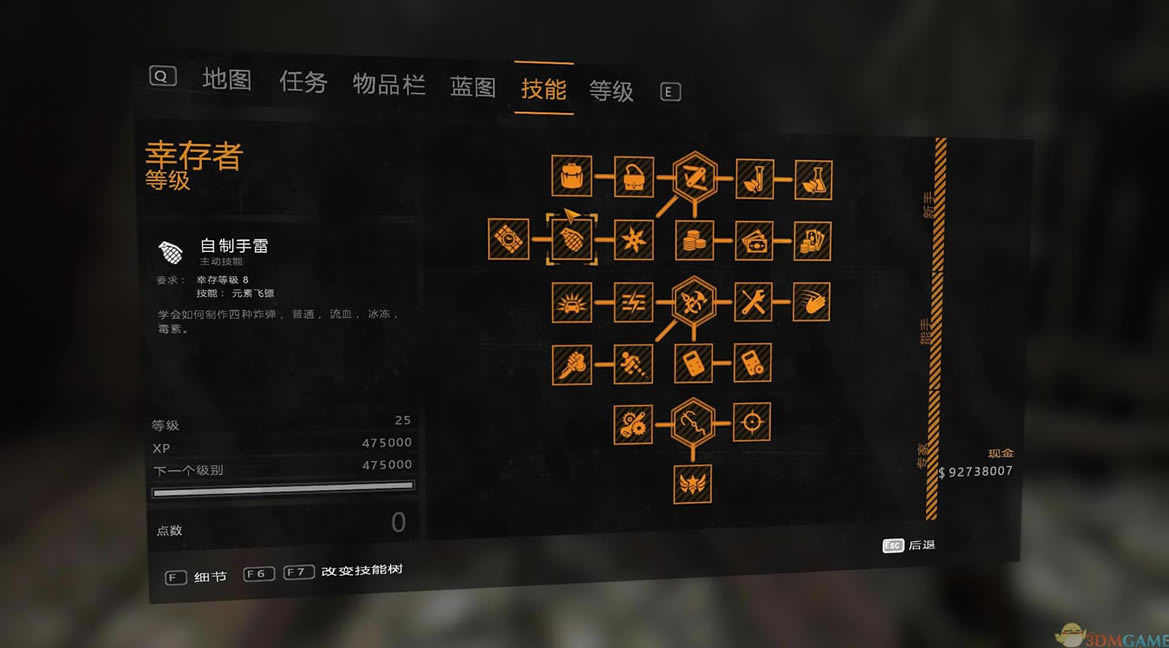Screen dimensions: 1169x648
Task: Select the backpack skill icon
Action: click(x=572, y=176)
